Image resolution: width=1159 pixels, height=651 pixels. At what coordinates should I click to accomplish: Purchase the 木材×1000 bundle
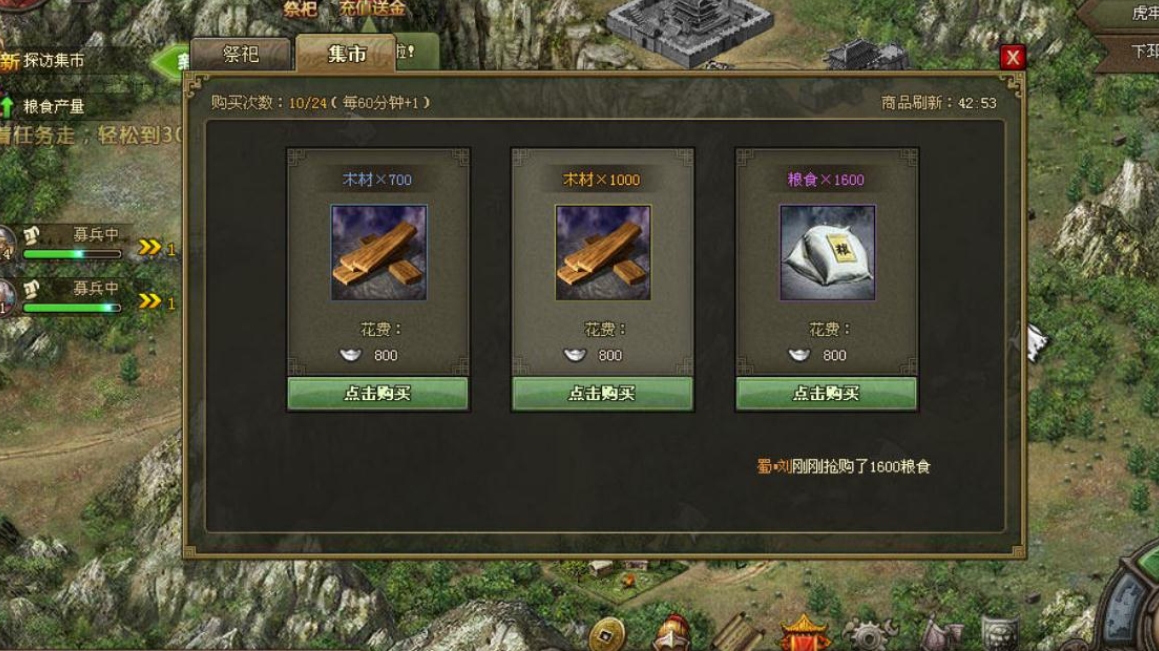click(602, 393)
